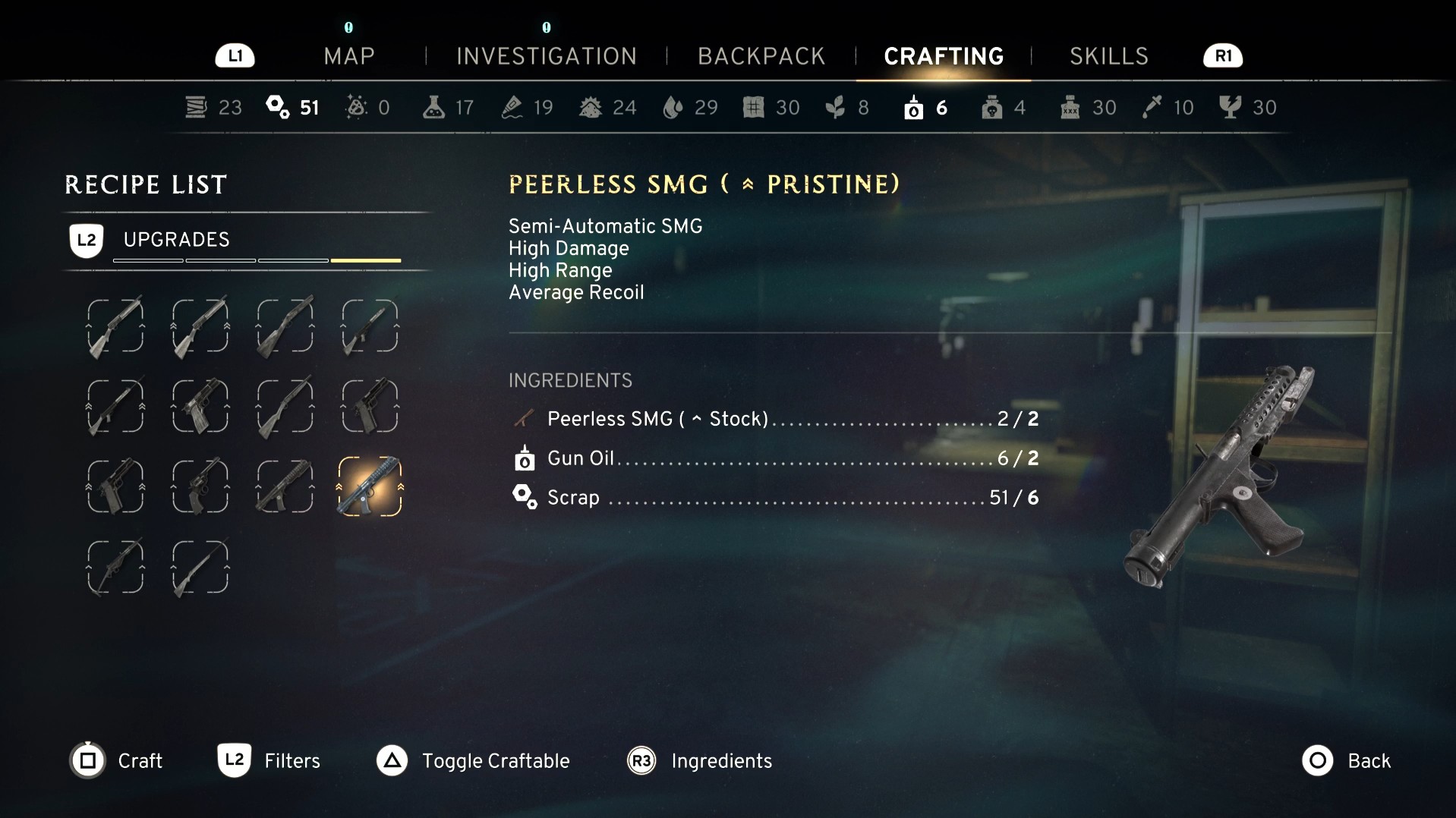
Task: Show the Skills tab
Action: [1108, 56]
